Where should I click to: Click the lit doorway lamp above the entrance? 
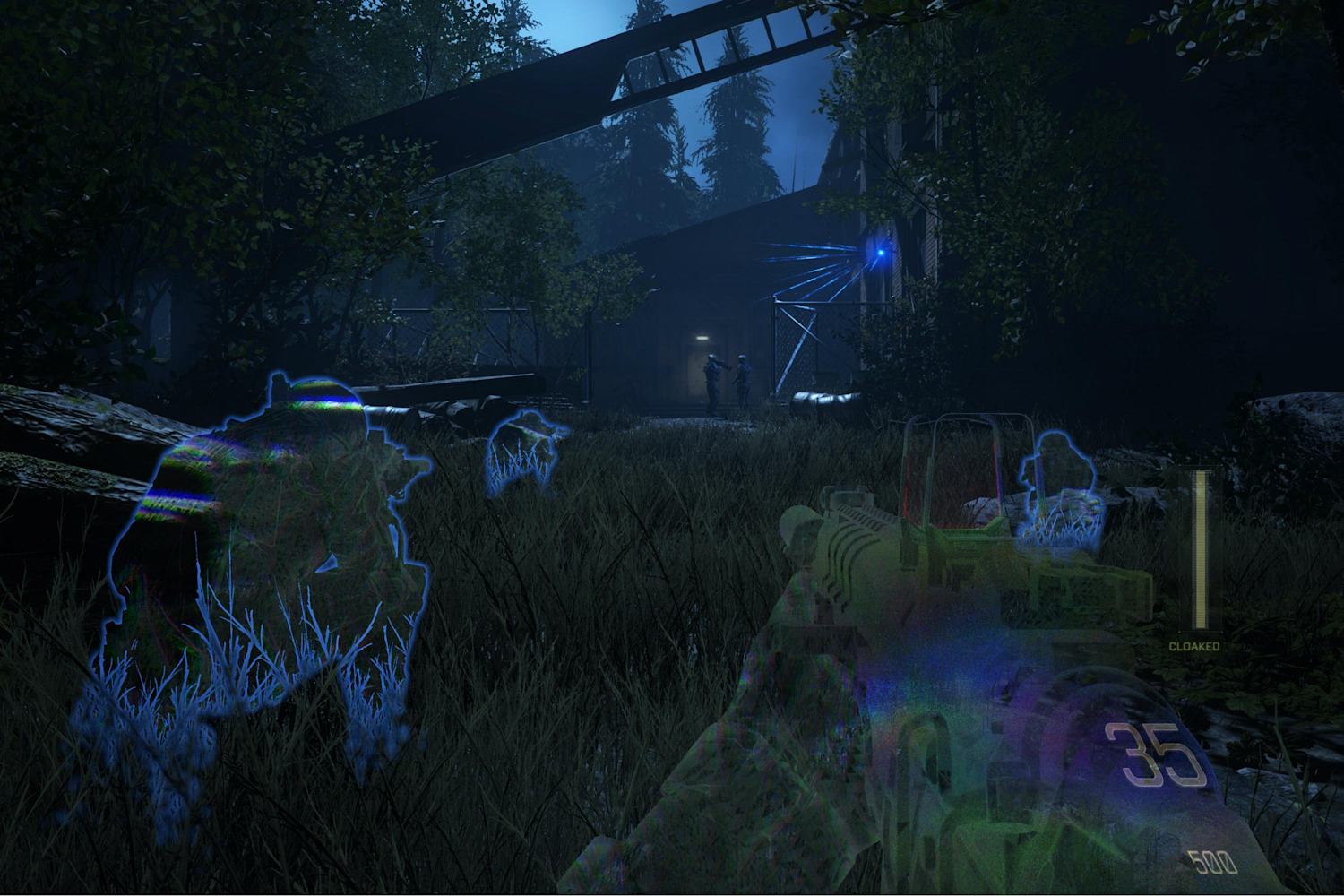[x=702, y=337]
